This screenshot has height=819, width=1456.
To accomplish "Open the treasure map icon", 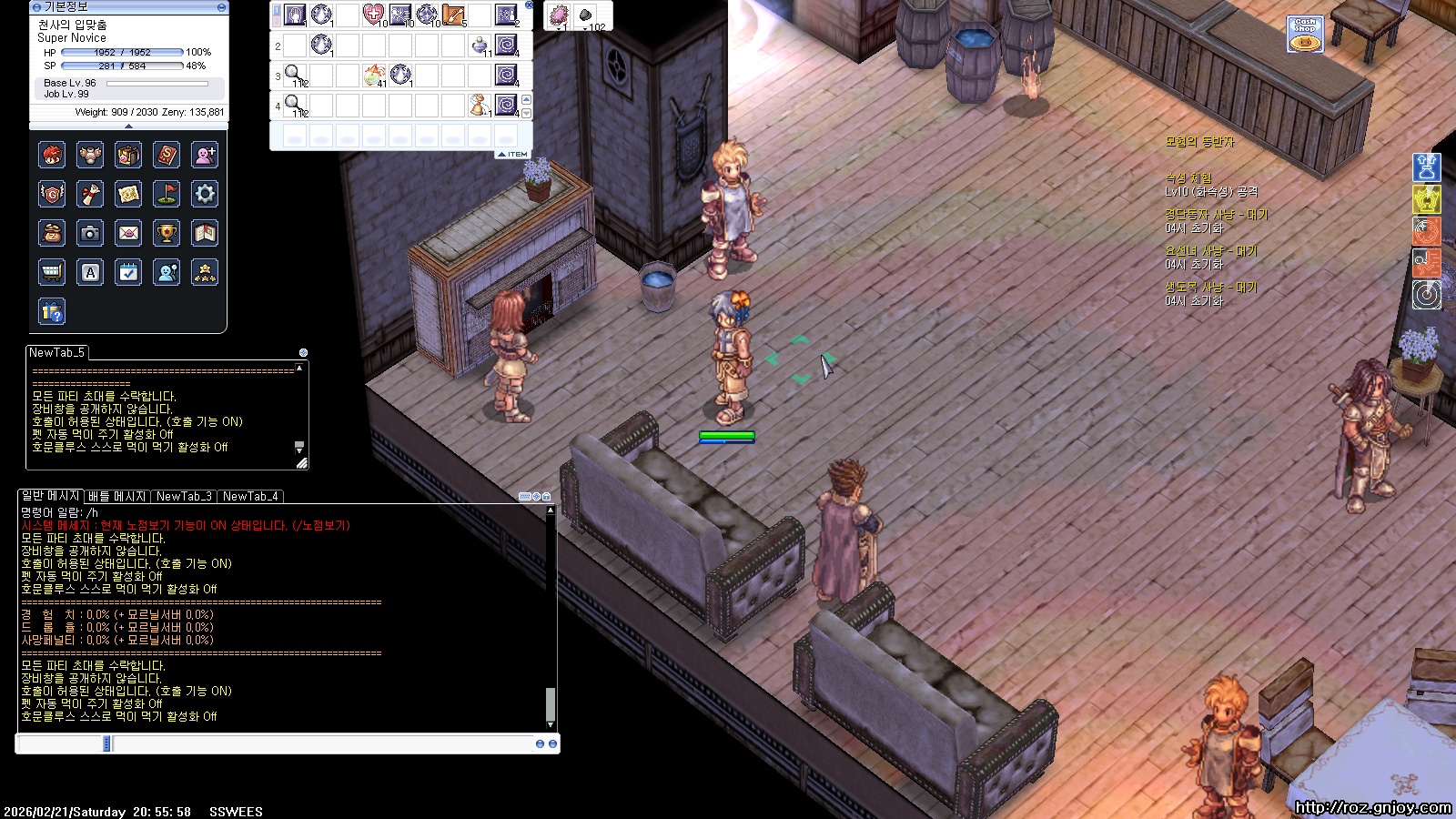I will (x=128, y=194).
